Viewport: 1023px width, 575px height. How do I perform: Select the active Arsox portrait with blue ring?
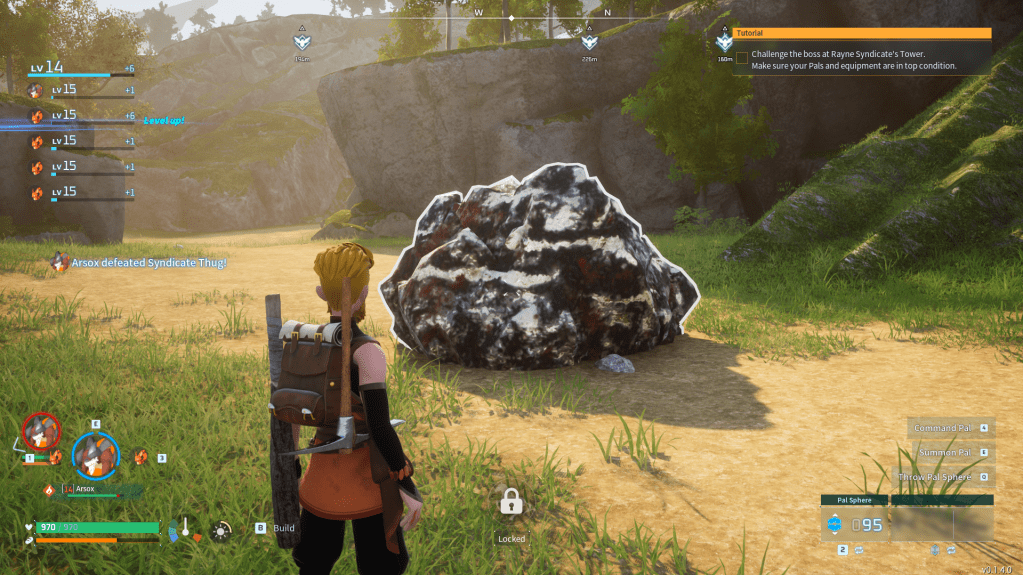point(95,454)
